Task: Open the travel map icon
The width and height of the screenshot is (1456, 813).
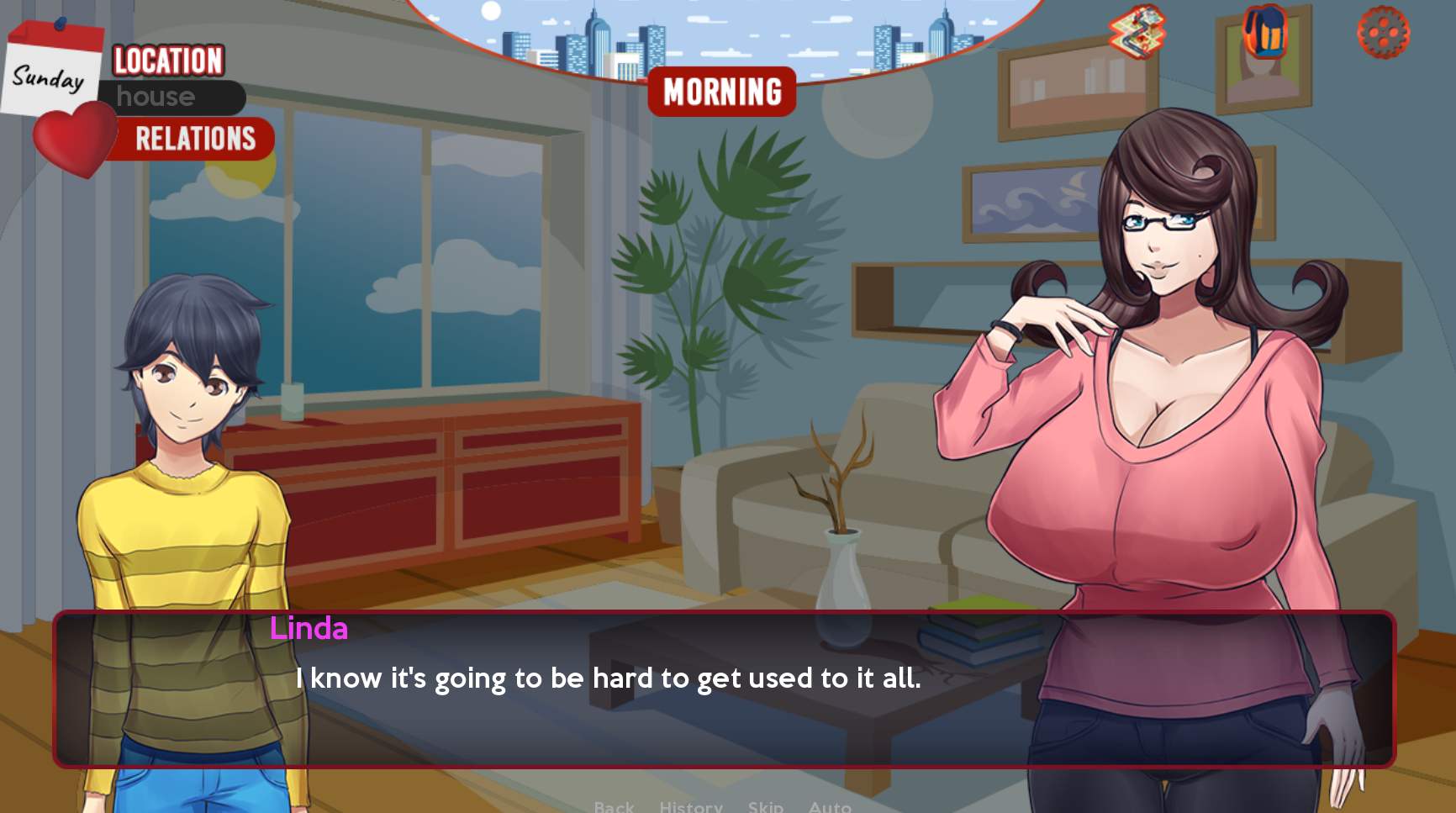Action: tap(1137, 34)
